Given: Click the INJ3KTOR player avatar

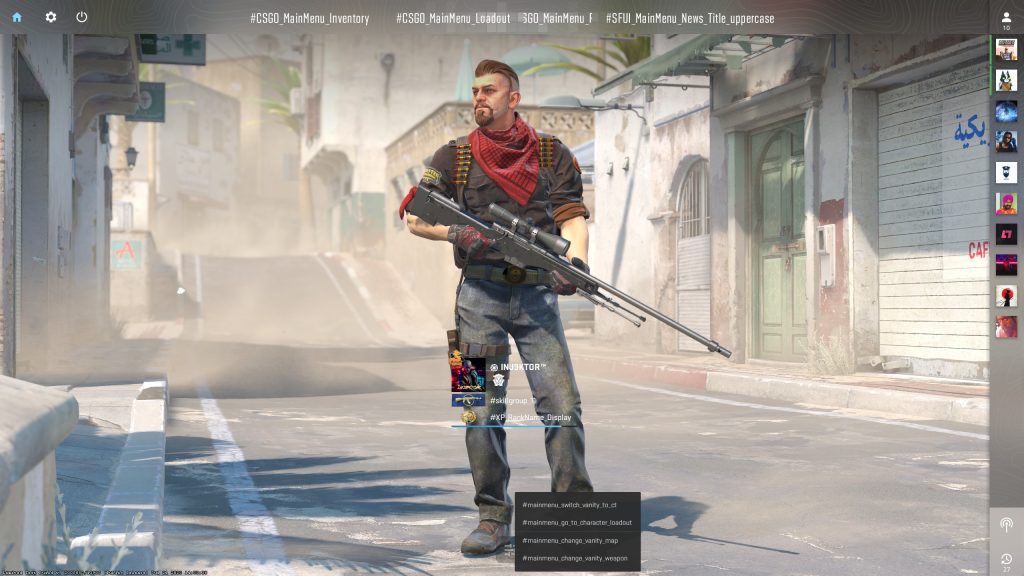Looking at the screenshot, I should click(x=468, y=374).
